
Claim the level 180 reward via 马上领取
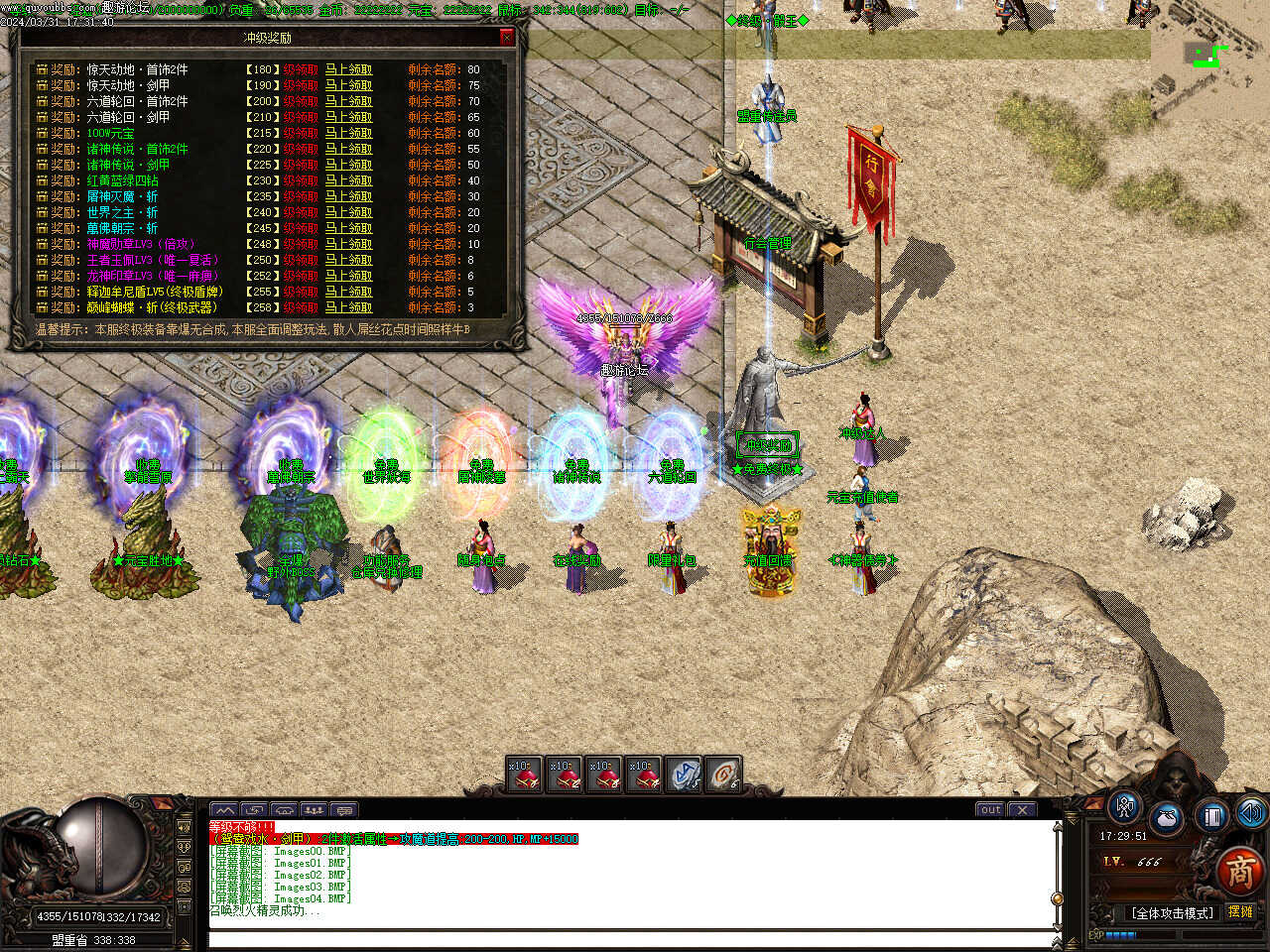click(x=348, y=69)
